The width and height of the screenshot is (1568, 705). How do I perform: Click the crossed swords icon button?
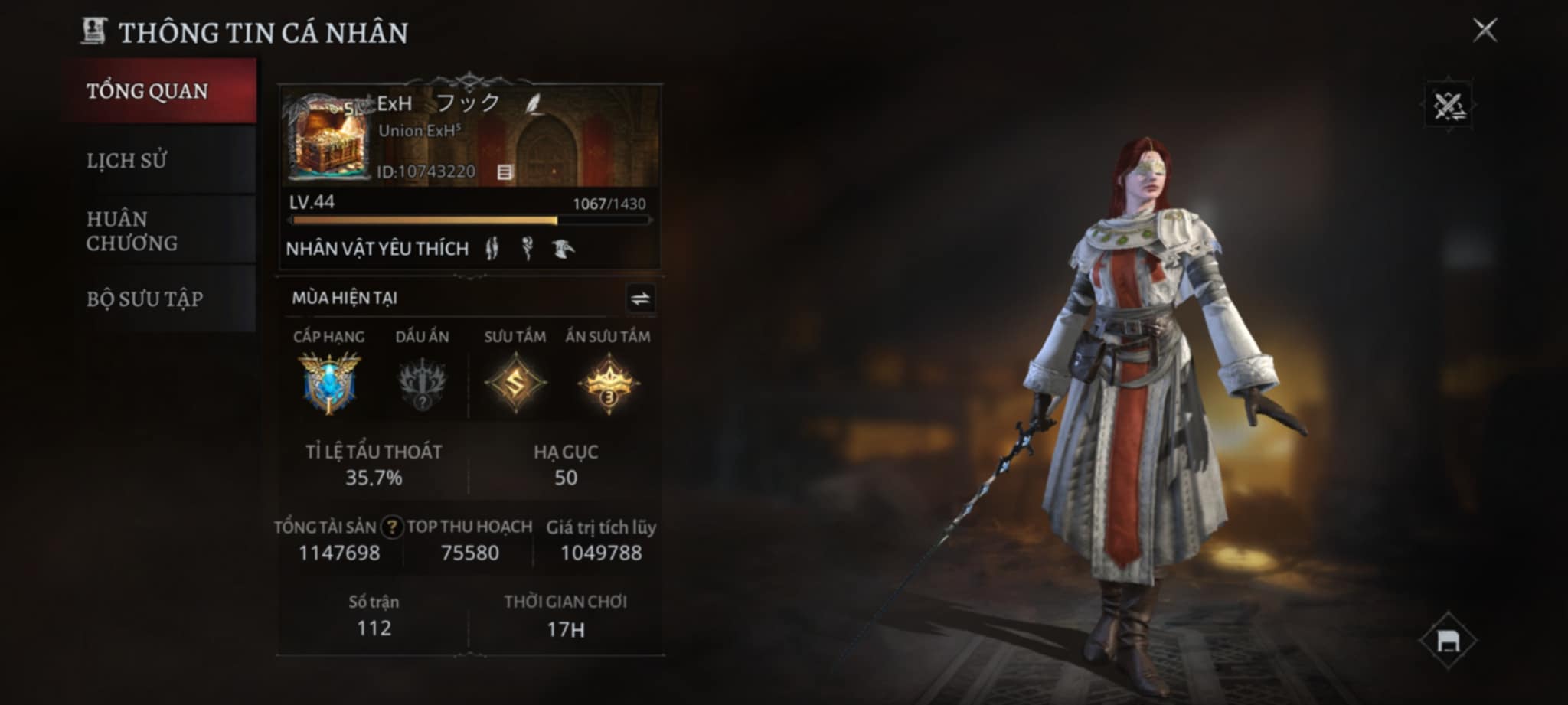[x=1448, y=106]
